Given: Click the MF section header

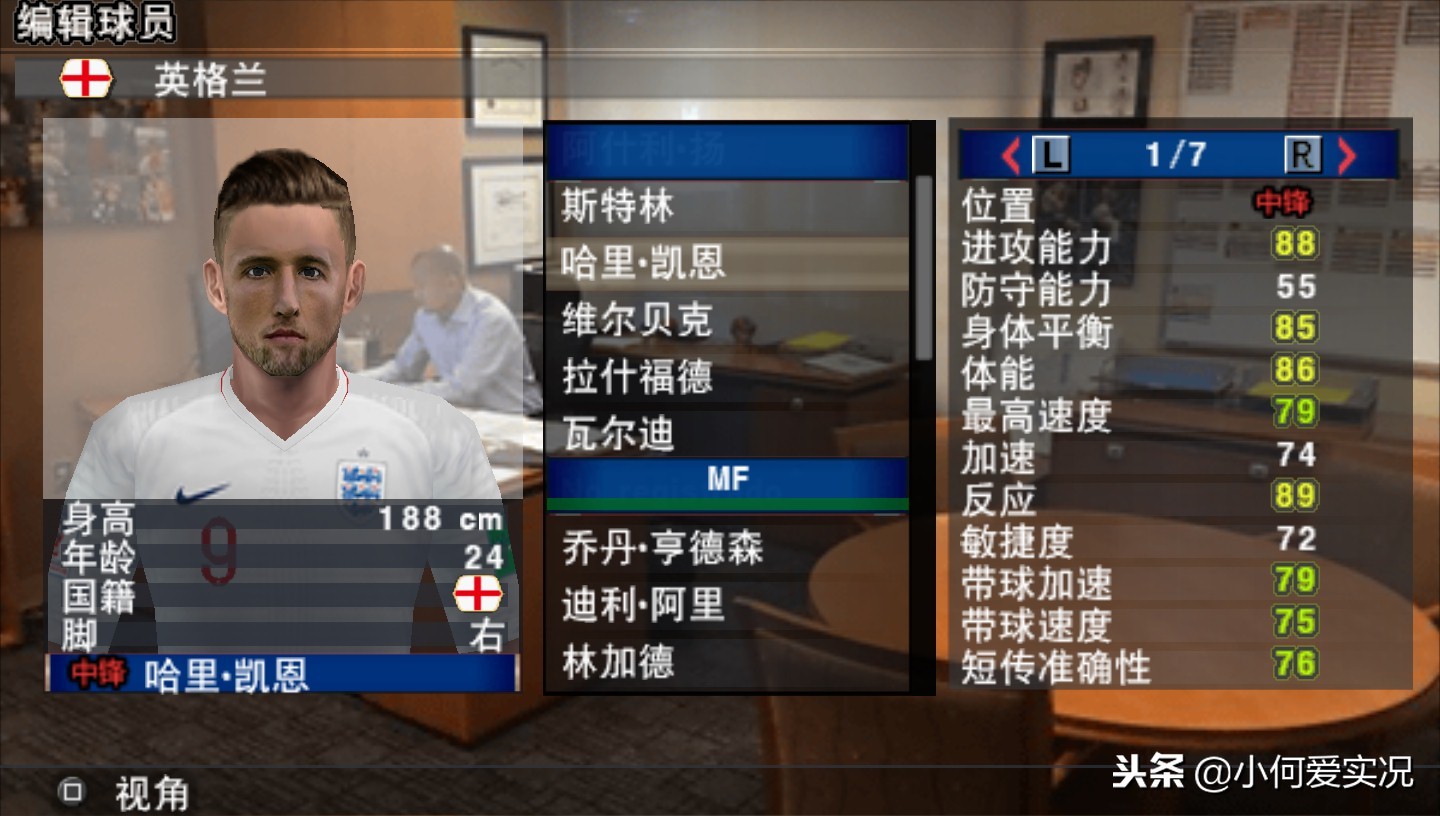Looking at the screenshot, I should (728, 478).
